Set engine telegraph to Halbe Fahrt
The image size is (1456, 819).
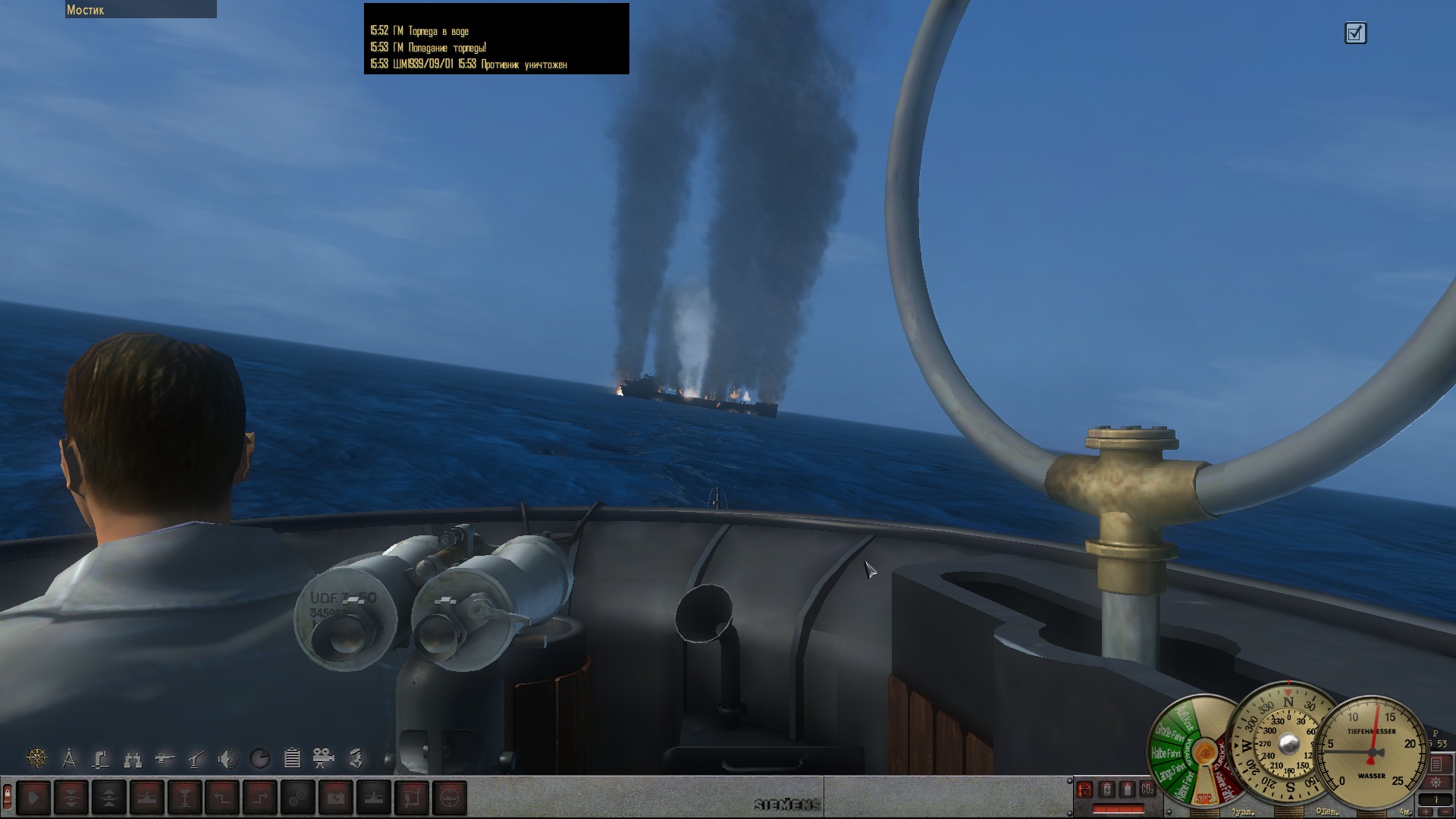click(x=1166, y=754)
